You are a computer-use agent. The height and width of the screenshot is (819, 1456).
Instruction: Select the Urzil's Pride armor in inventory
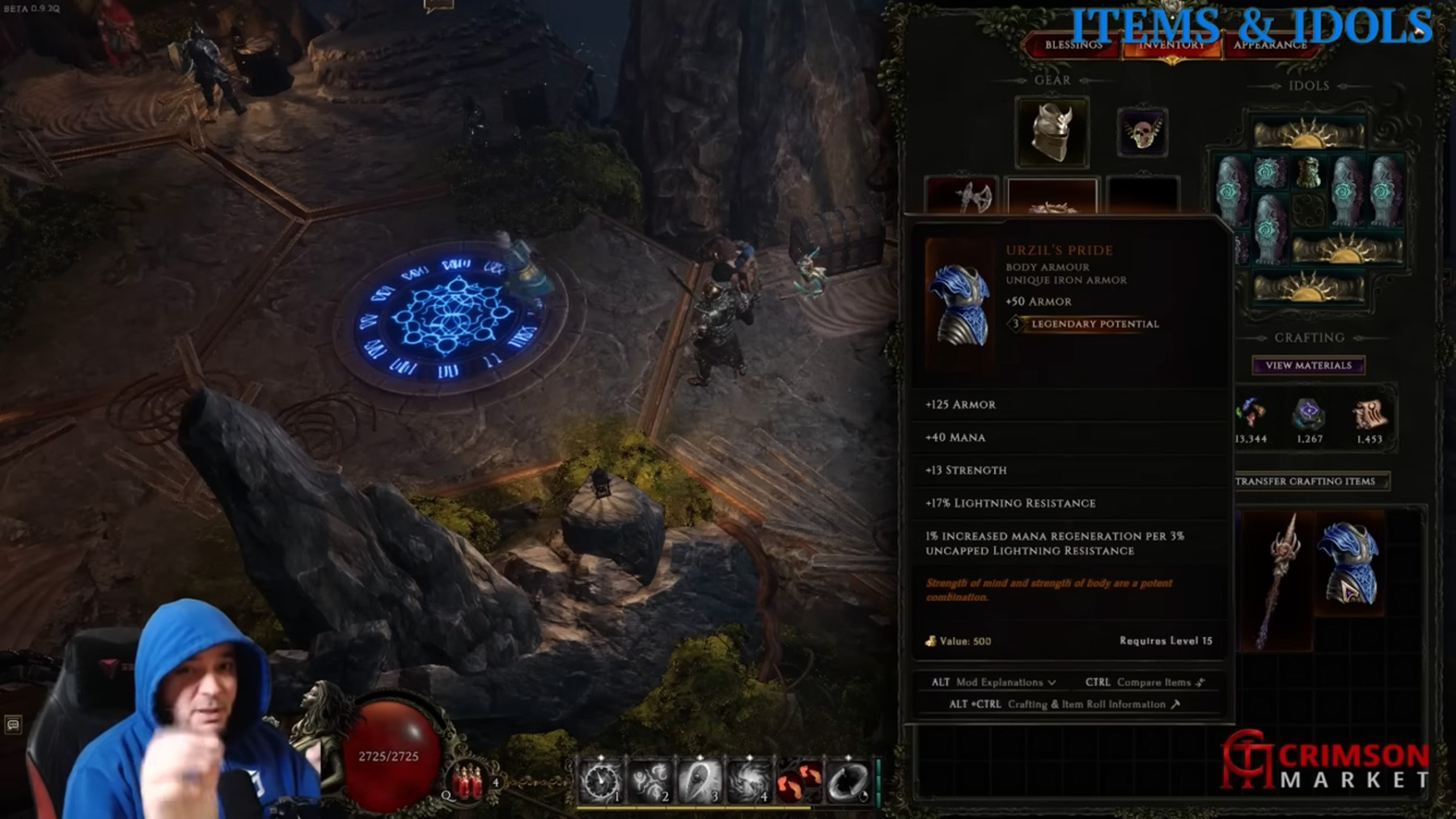[x=1348, y=564]
